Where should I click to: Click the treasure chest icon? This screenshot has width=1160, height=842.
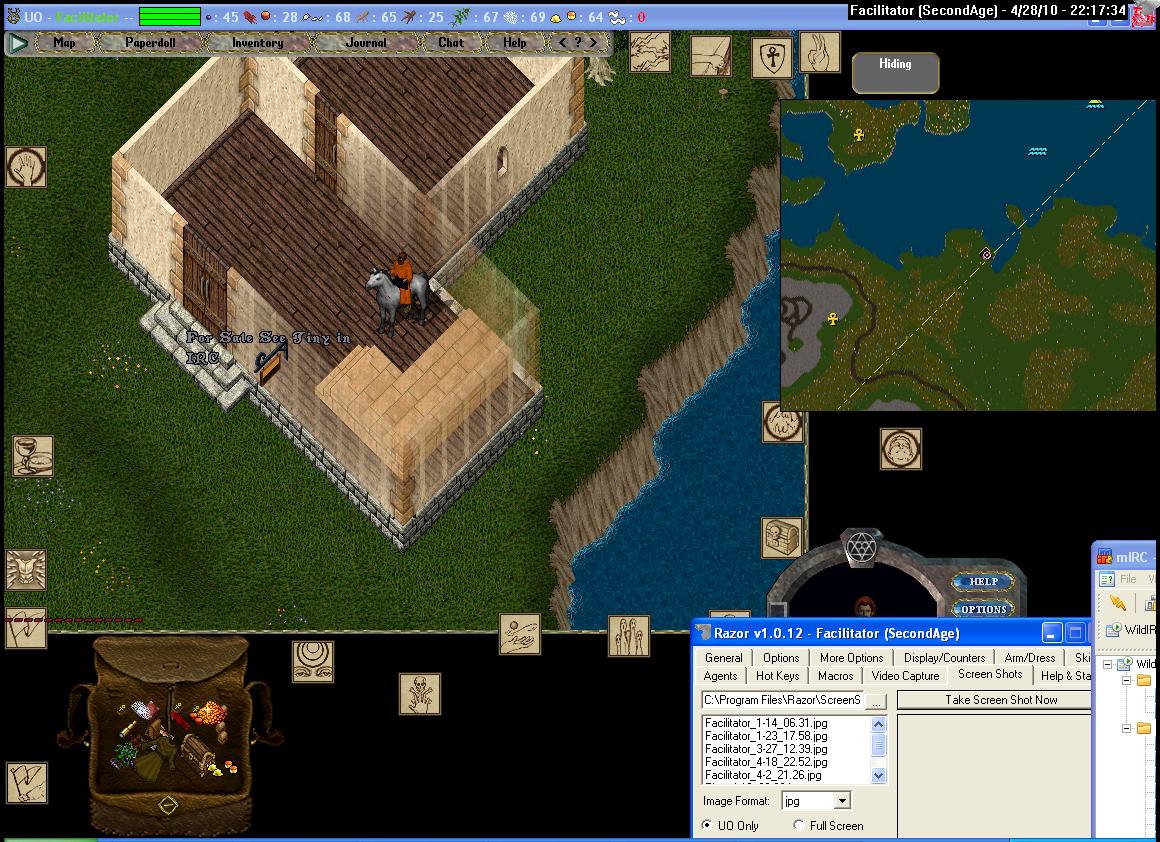[782, 537]
